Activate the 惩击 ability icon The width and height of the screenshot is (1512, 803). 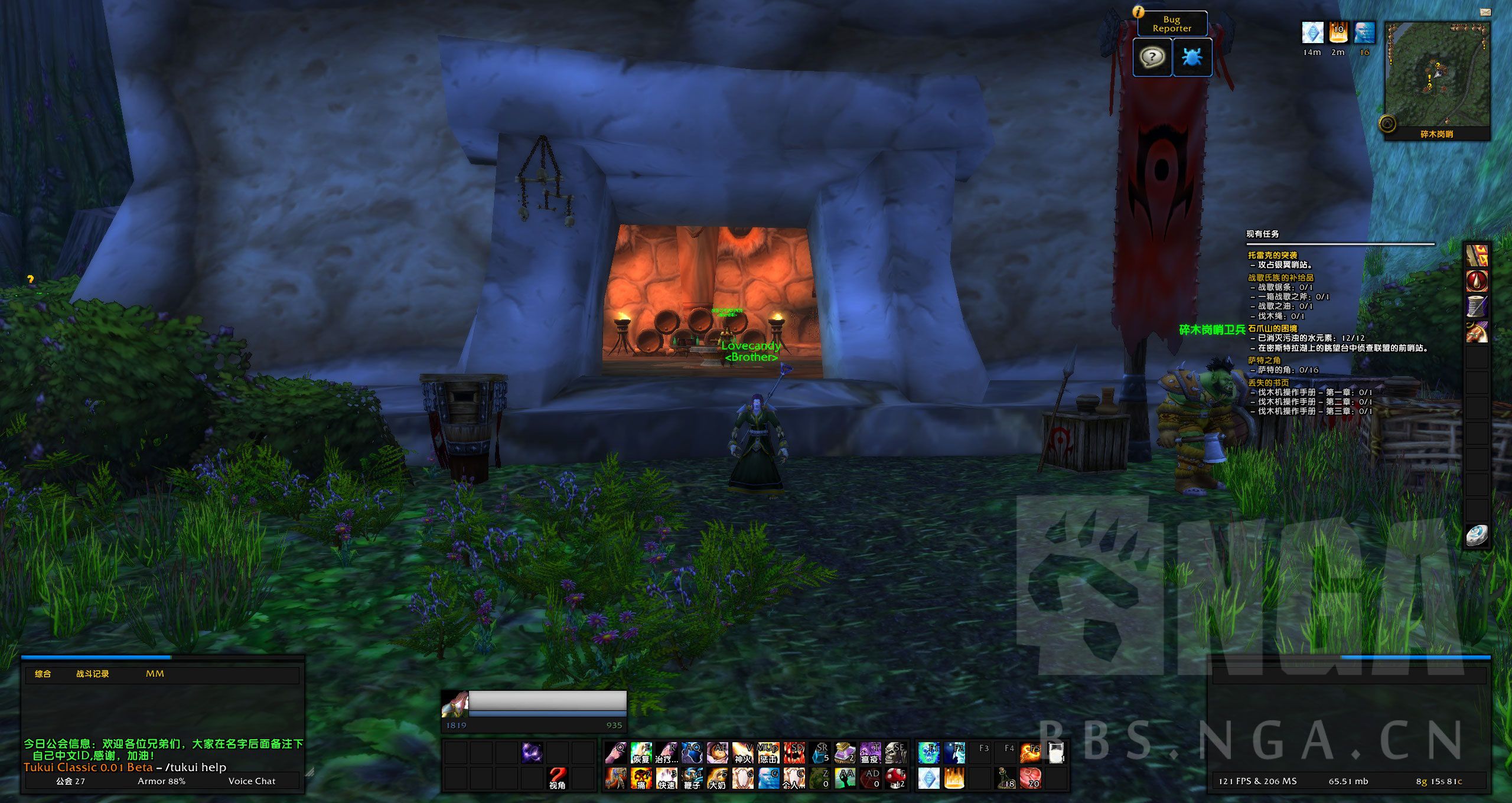(768, 753)
